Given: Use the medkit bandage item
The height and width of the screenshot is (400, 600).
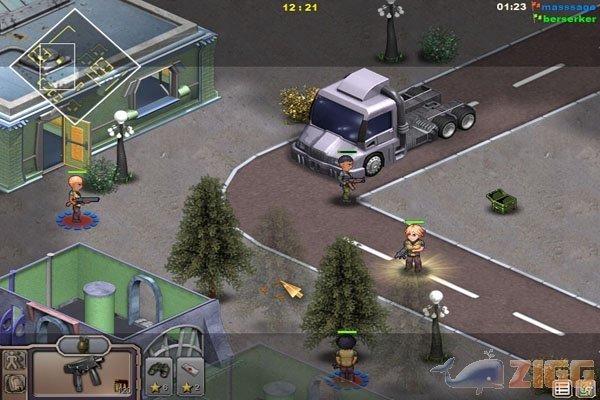Looking at the screenshot, I should click(x=192, y=373).
